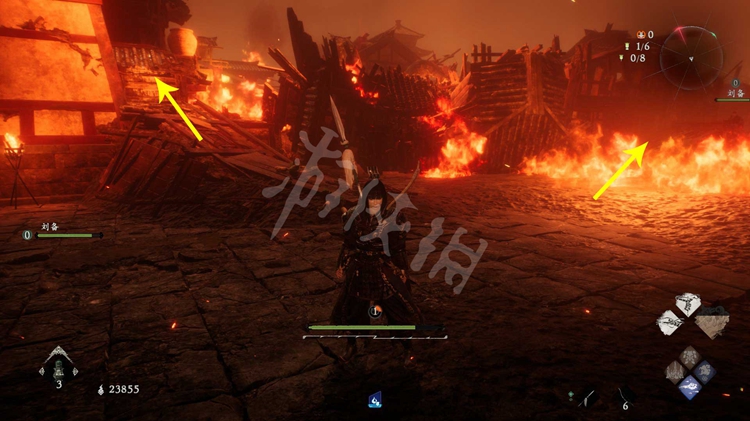The height and width of the screenshot is (421, 750).
Task: Click the blue status icon below the stamina bar
Action: (375, 399)
